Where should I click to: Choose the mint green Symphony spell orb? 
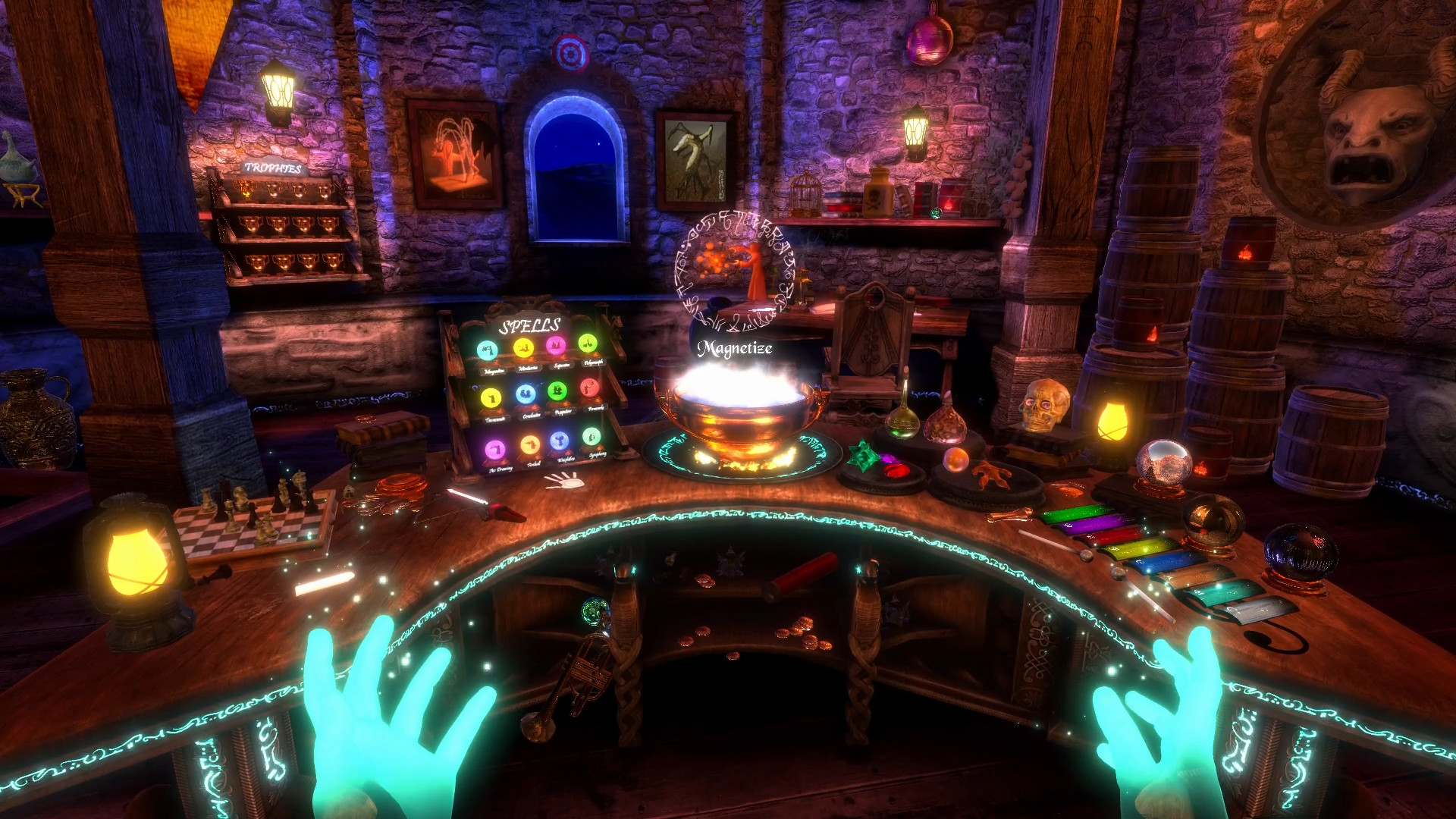[x=591, y=437]
